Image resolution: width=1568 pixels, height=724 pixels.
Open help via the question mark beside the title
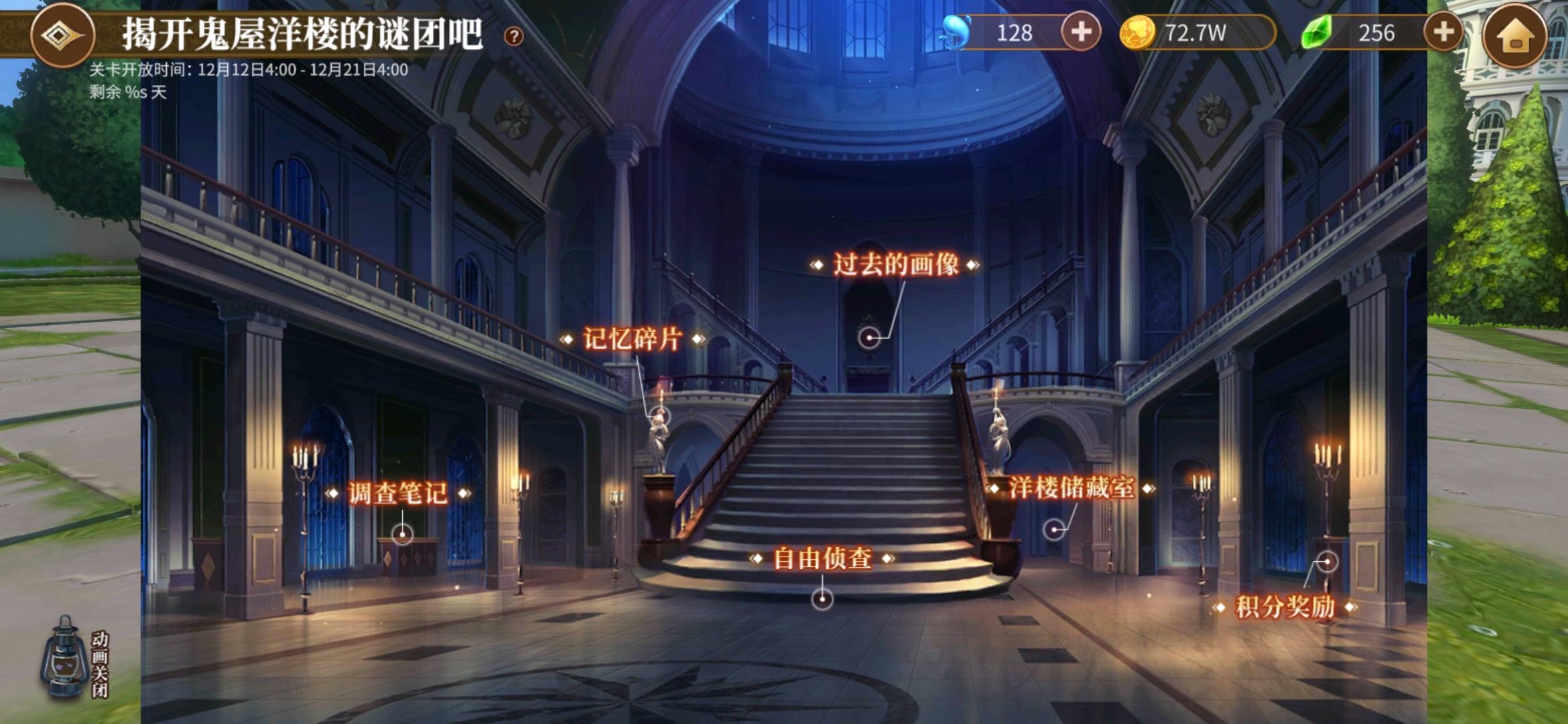point(513,37)
